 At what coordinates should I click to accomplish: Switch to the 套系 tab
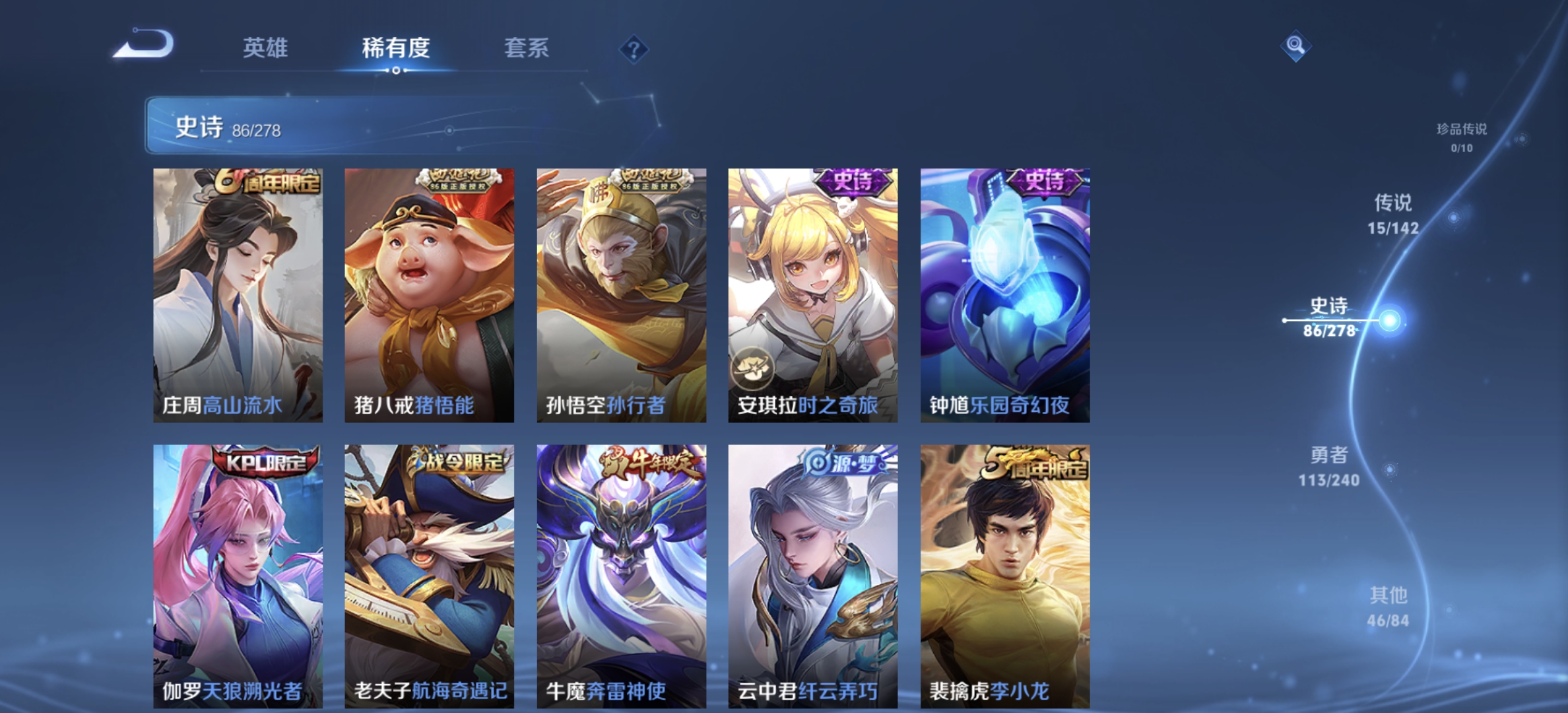tap(529, 49)
